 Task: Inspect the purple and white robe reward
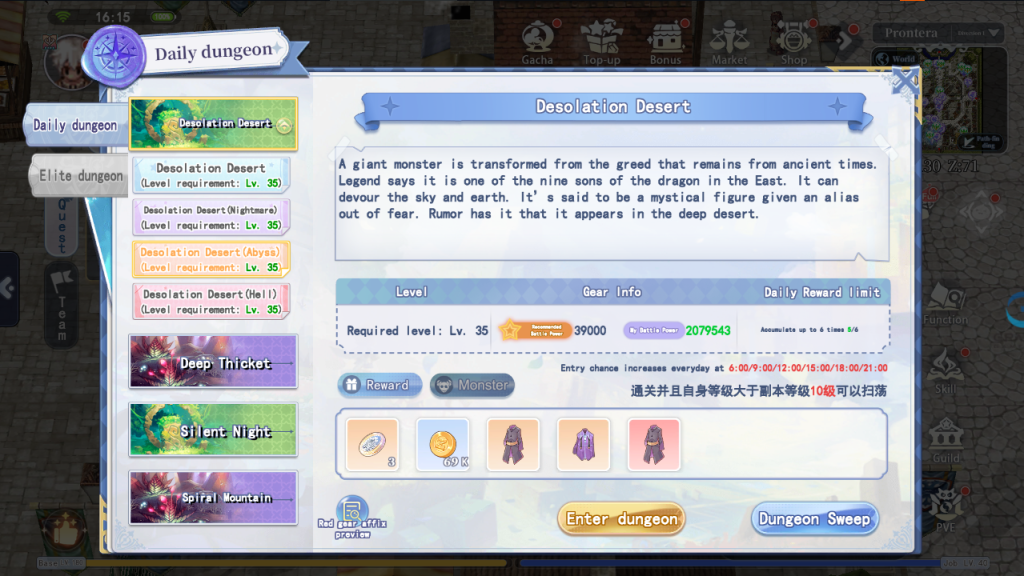(583, 443)
